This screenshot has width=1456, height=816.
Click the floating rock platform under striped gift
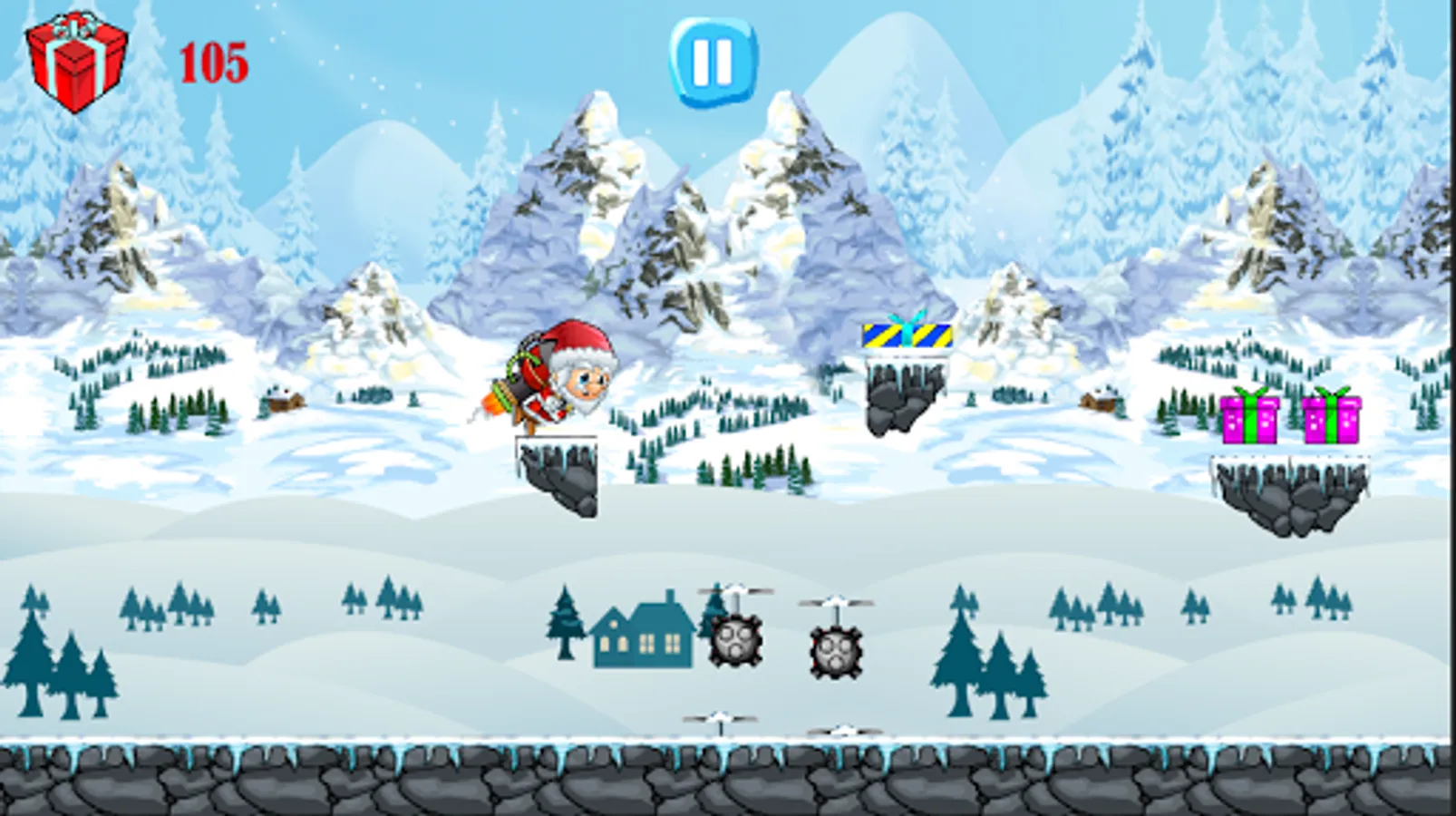902,399
